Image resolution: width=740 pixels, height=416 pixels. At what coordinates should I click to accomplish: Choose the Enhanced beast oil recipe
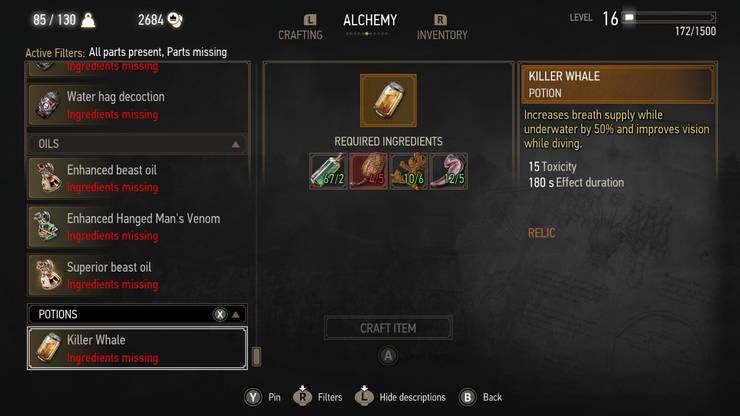click(x=137, y=178)
